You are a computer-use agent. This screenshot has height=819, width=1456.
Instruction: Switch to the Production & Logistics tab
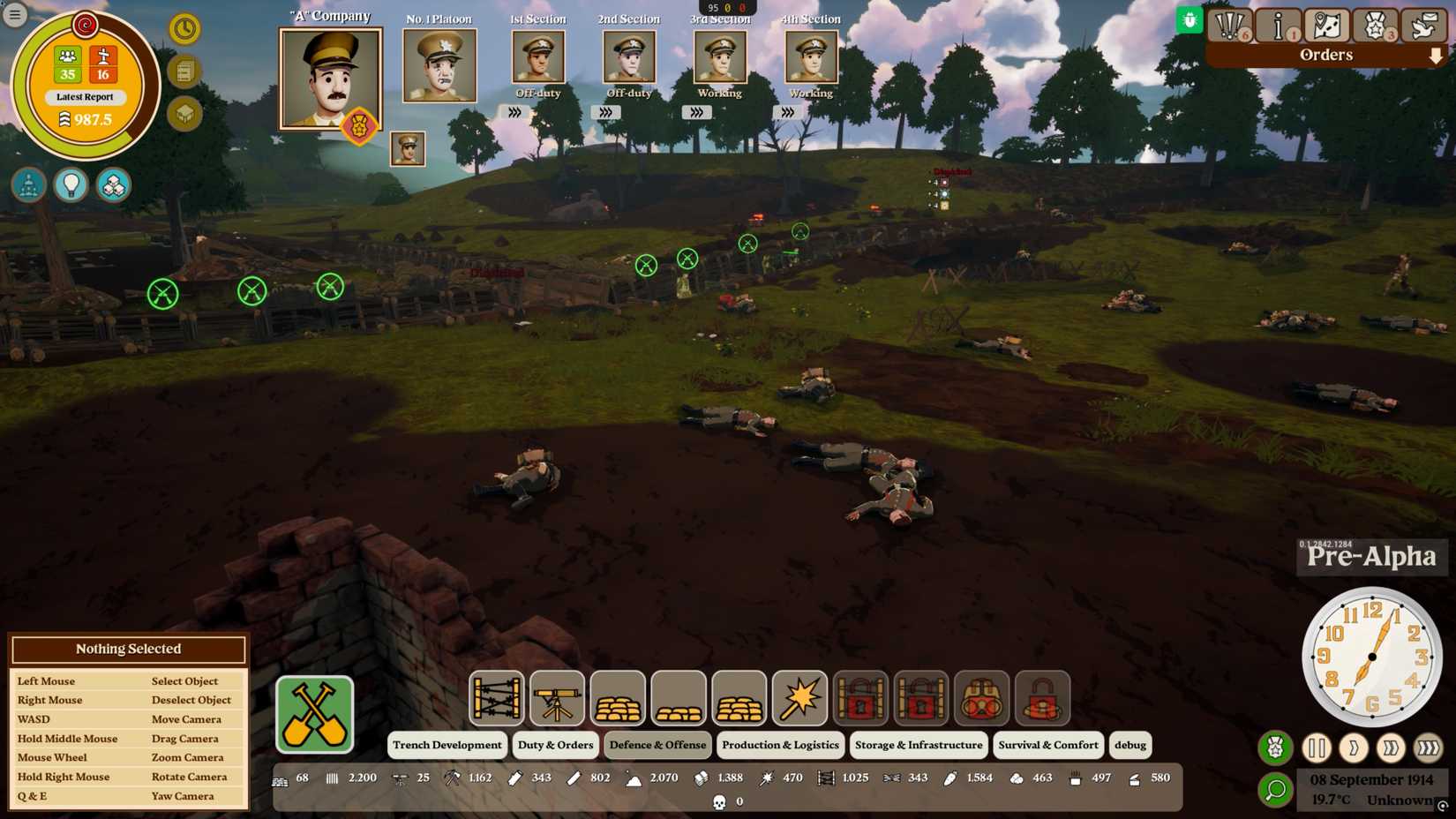[780, 745]
